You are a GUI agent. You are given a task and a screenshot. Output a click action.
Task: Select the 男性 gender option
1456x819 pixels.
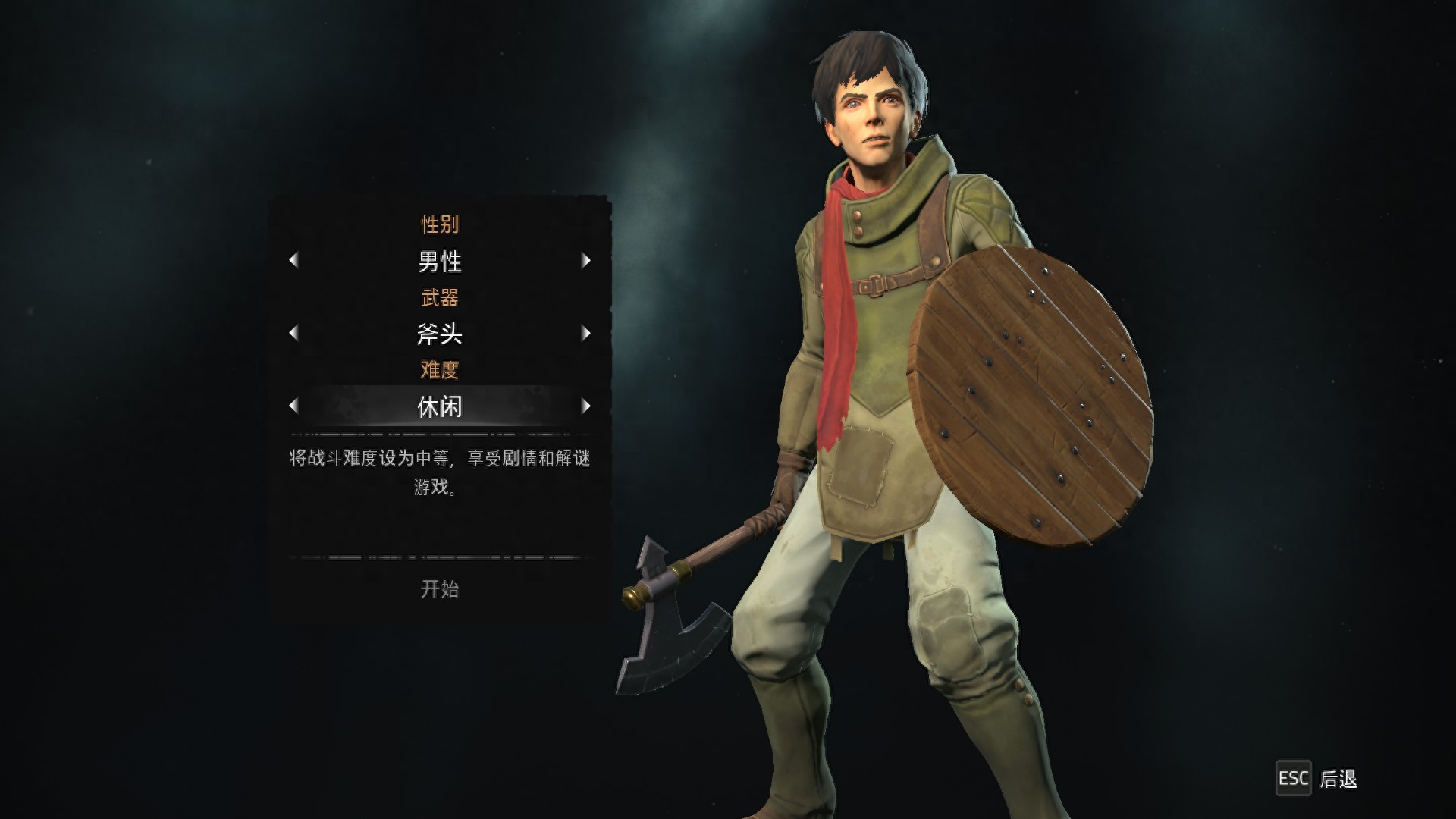(440, 261)
